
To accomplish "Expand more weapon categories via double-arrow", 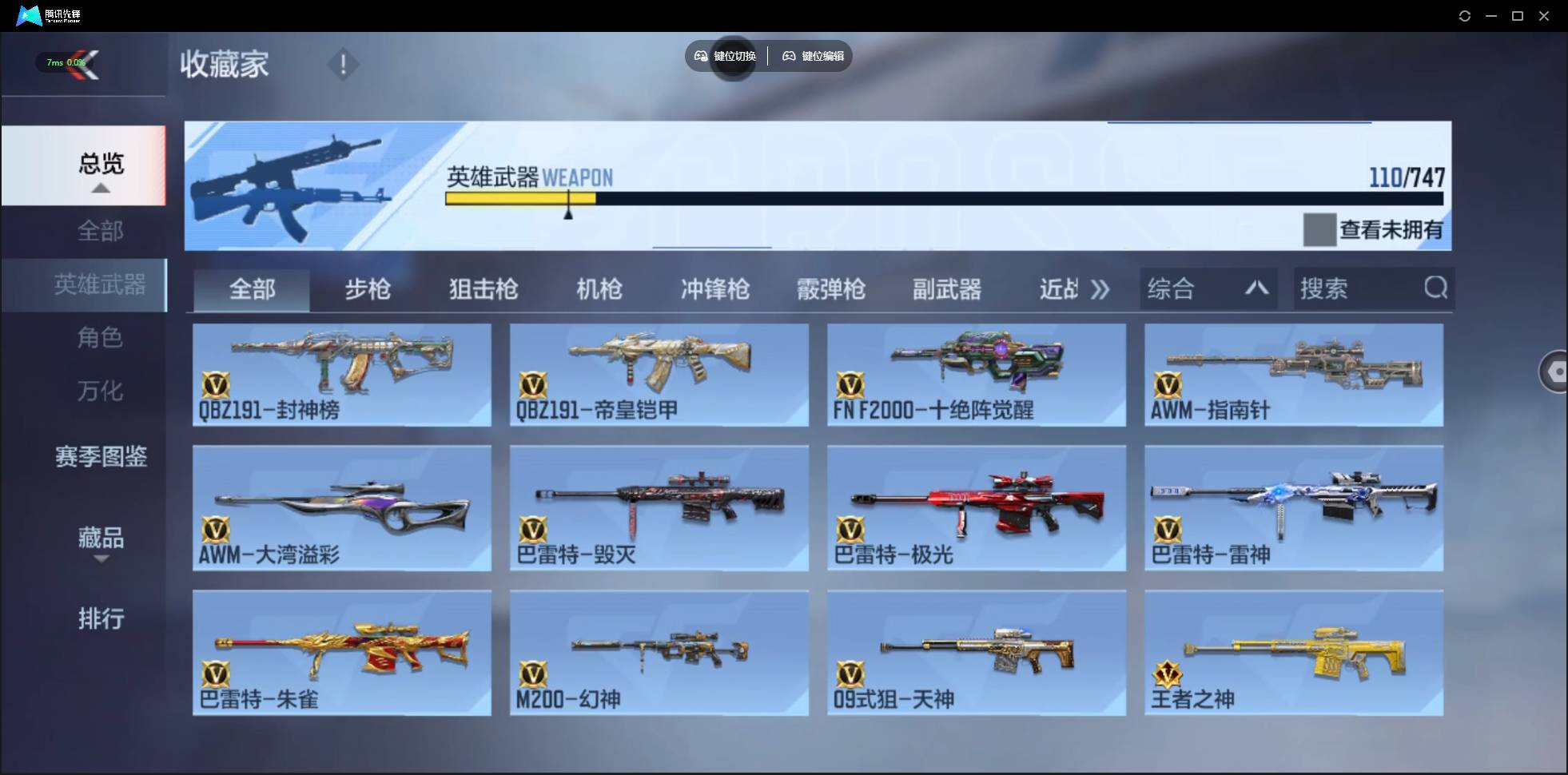I will (1101, 289).
